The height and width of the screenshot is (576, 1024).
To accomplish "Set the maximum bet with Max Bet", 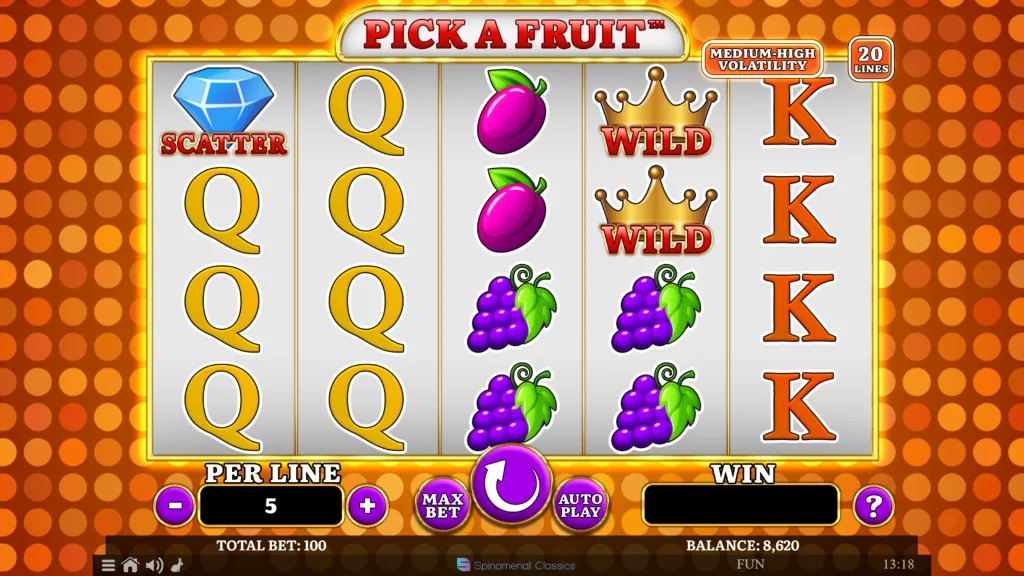I will click(x=441, y=504).
